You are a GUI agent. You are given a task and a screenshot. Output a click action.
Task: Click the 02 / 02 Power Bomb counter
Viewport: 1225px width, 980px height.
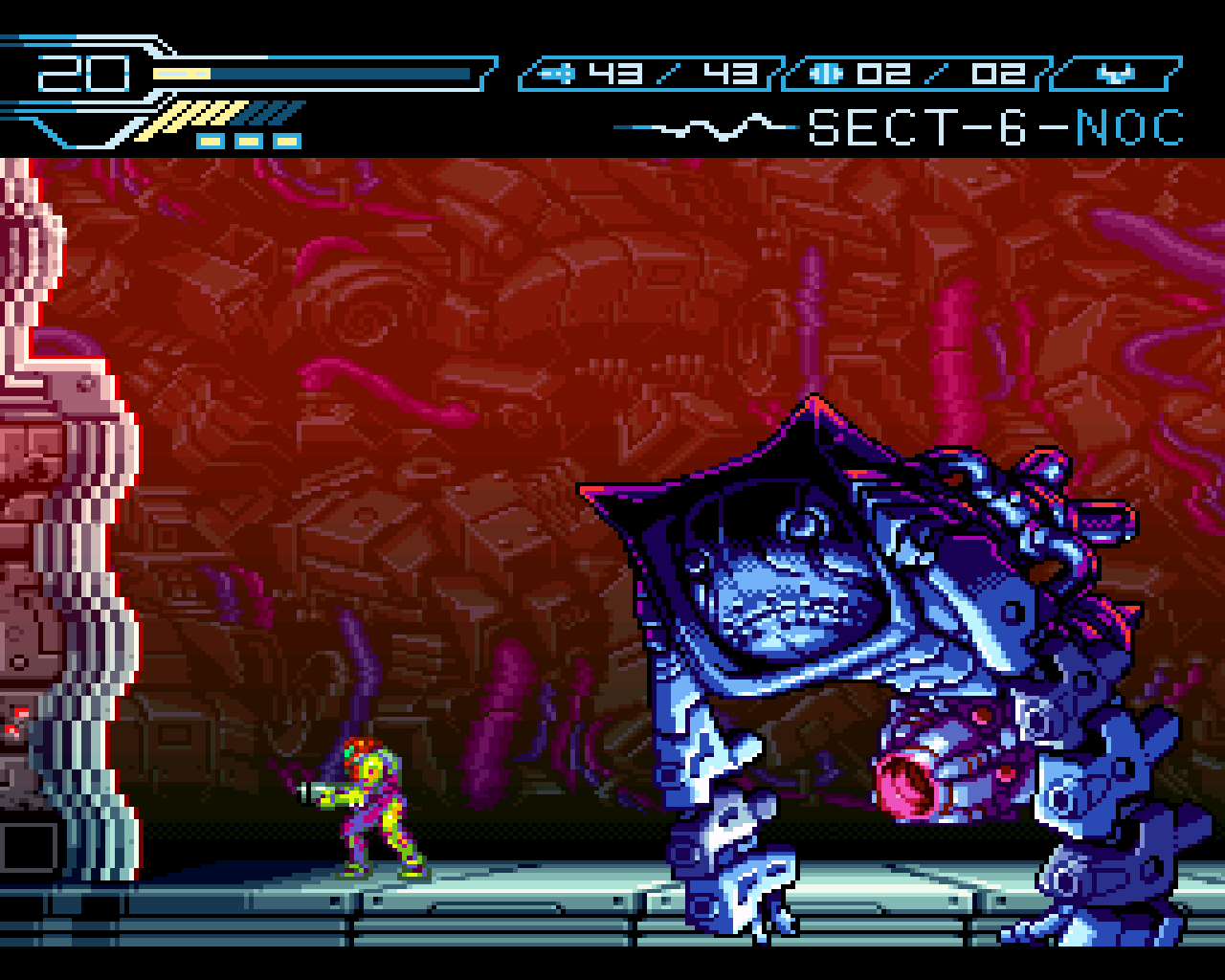pyautogui.click(x=943, y=72)
